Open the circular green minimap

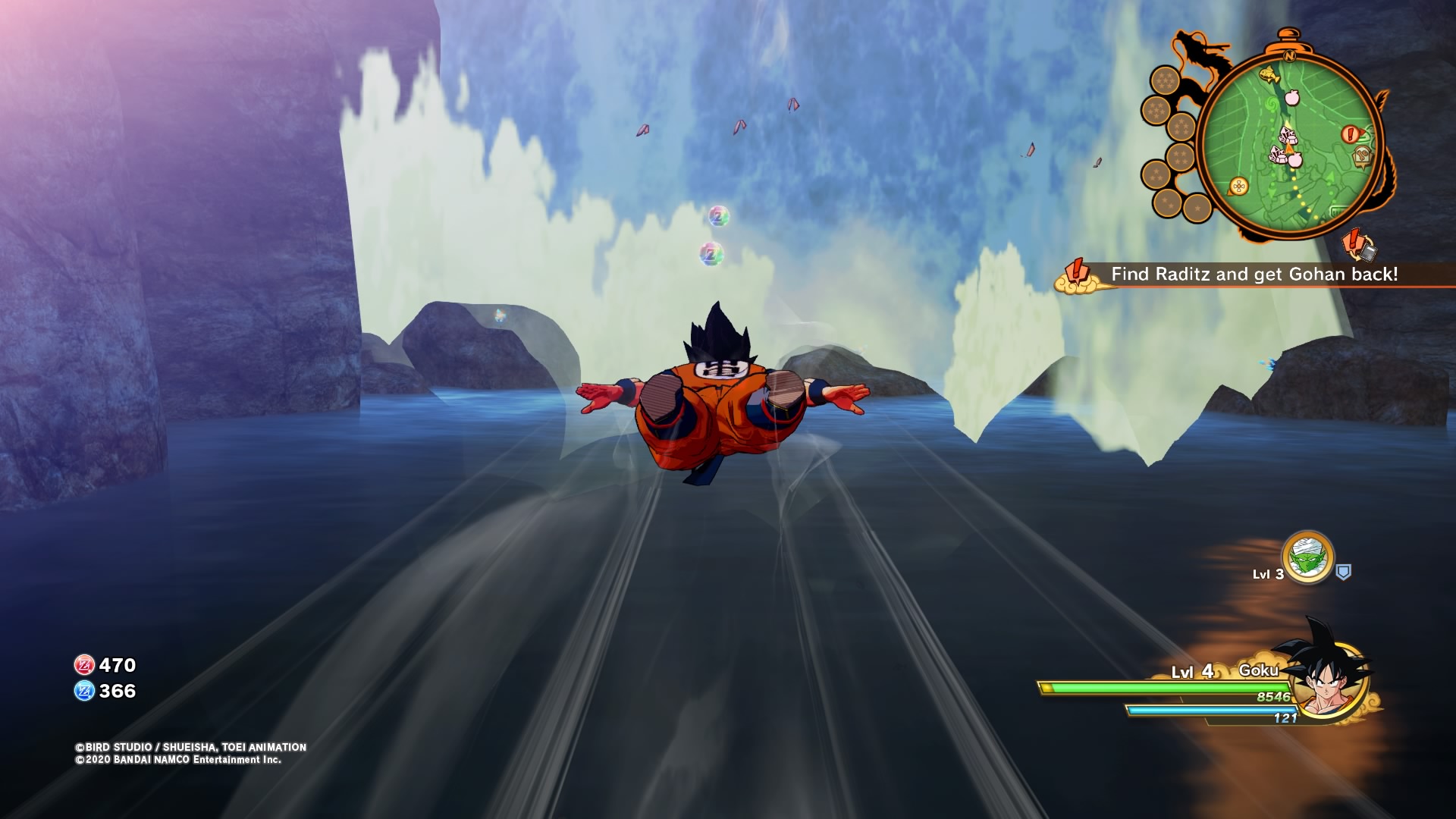[1290, 144]
